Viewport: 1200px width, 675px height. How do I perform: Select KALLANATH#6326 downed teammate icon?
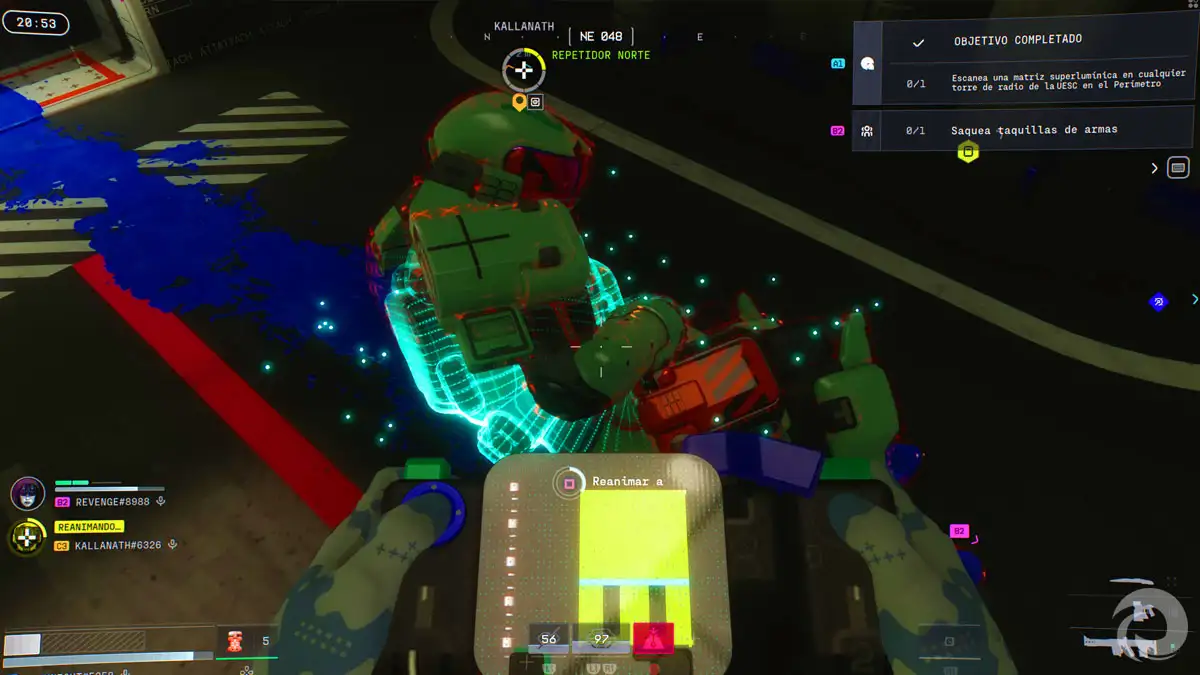pyautogui.click(x=27, y=538)
